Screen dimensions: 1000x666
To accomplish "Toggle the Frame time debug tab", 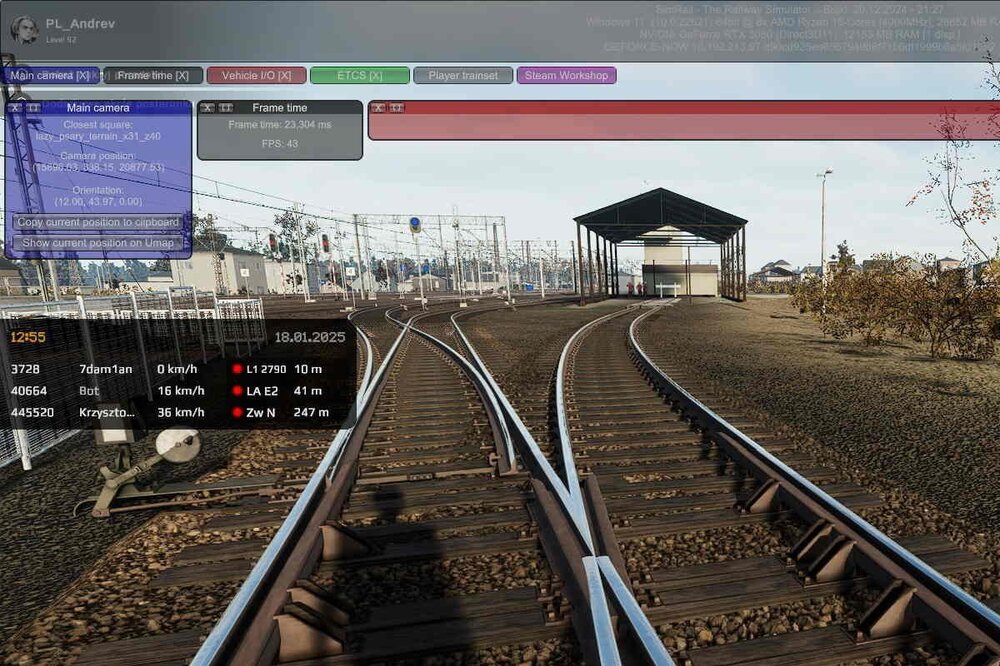I will coord(153,75).
